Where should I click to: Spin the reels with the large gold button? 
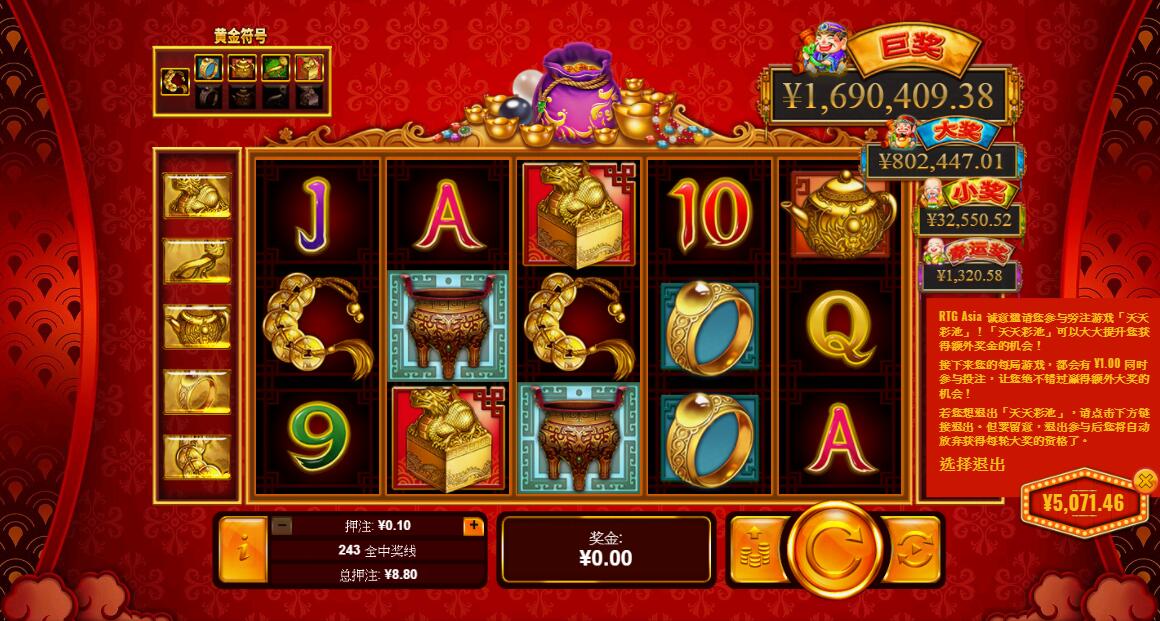coord(834,549)
